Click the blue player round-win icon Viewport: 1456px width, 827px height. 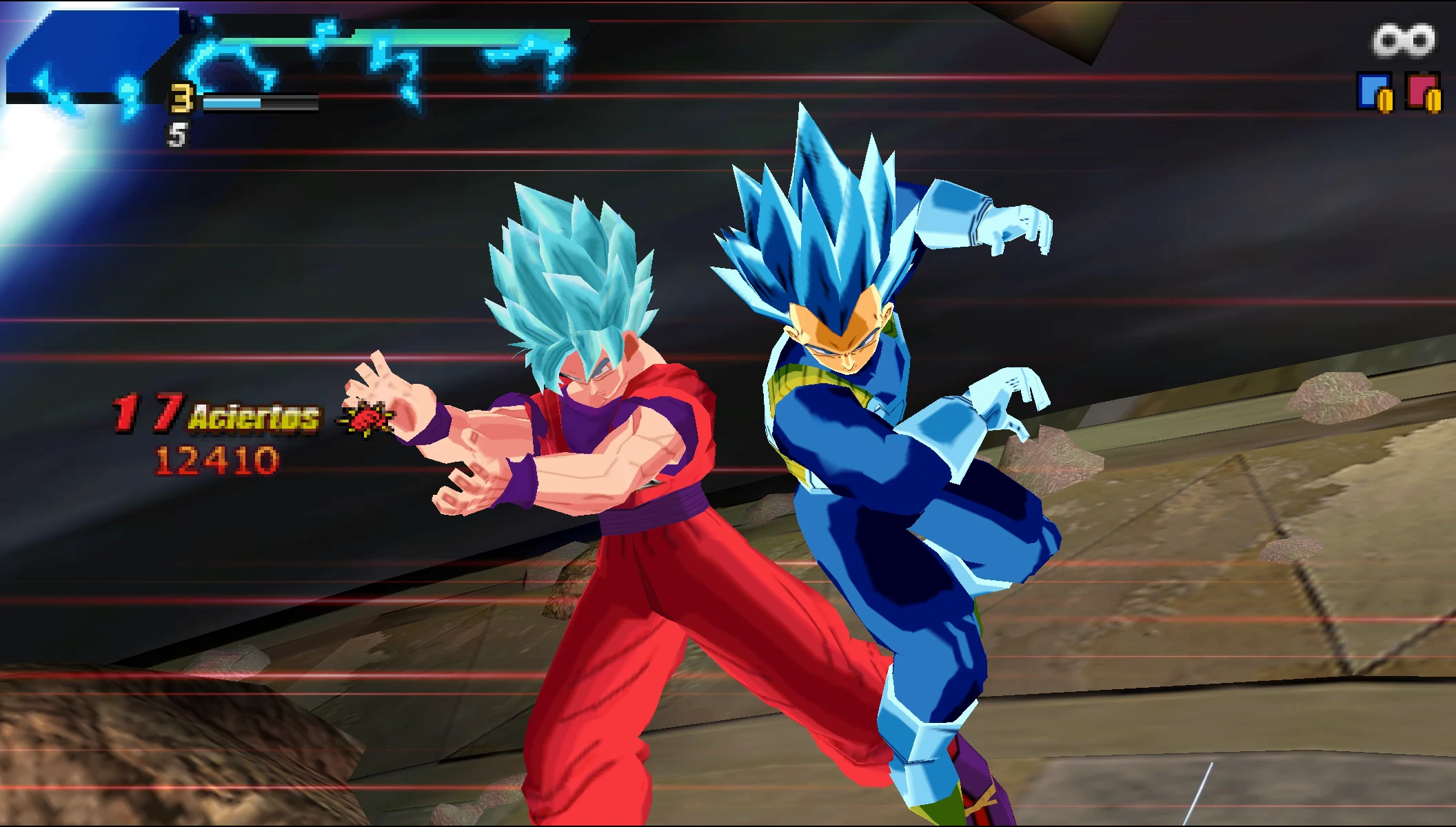tap(1374, 92)
